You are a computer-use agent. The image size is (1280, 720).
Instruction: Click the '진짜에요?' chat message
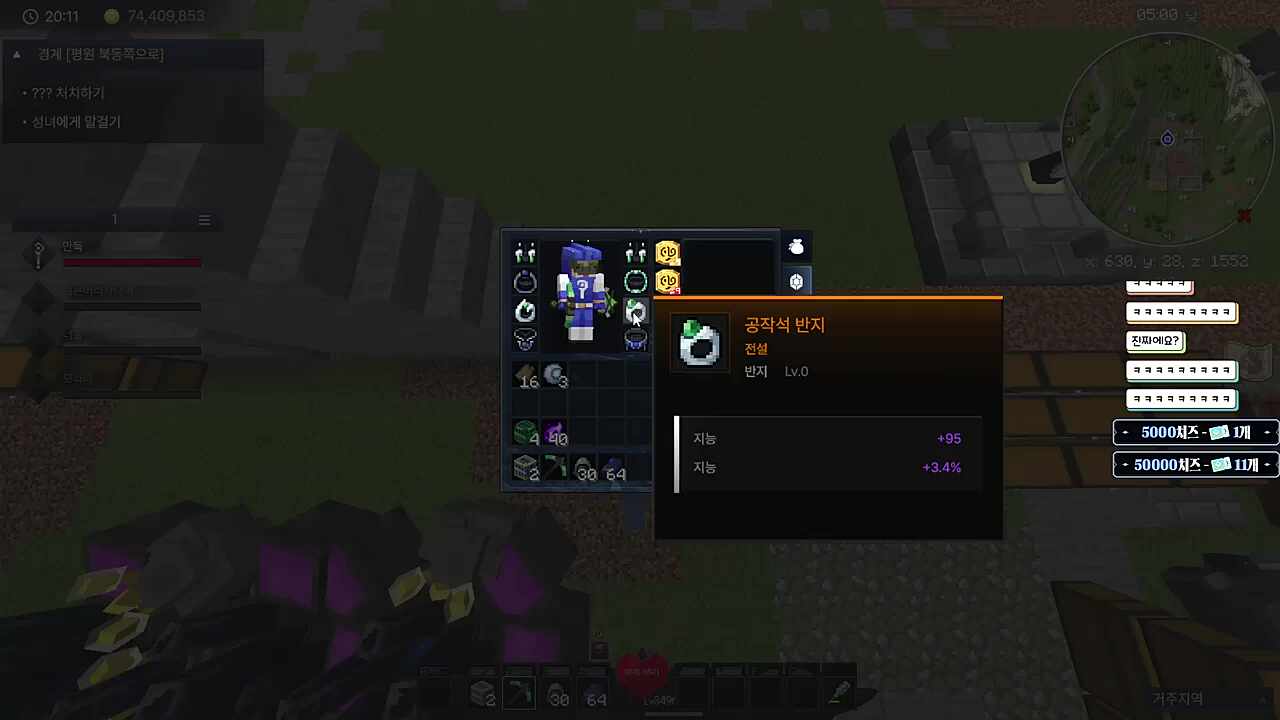click(x=1155, y=342)
